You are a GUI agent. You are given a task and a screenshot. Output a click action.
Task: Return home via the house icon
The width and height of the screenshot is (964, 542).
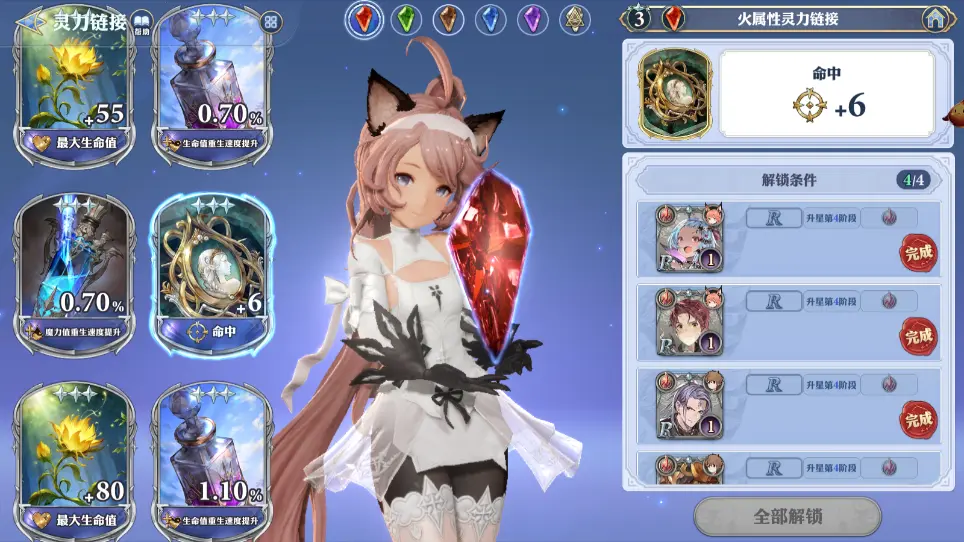pos(935,18)
